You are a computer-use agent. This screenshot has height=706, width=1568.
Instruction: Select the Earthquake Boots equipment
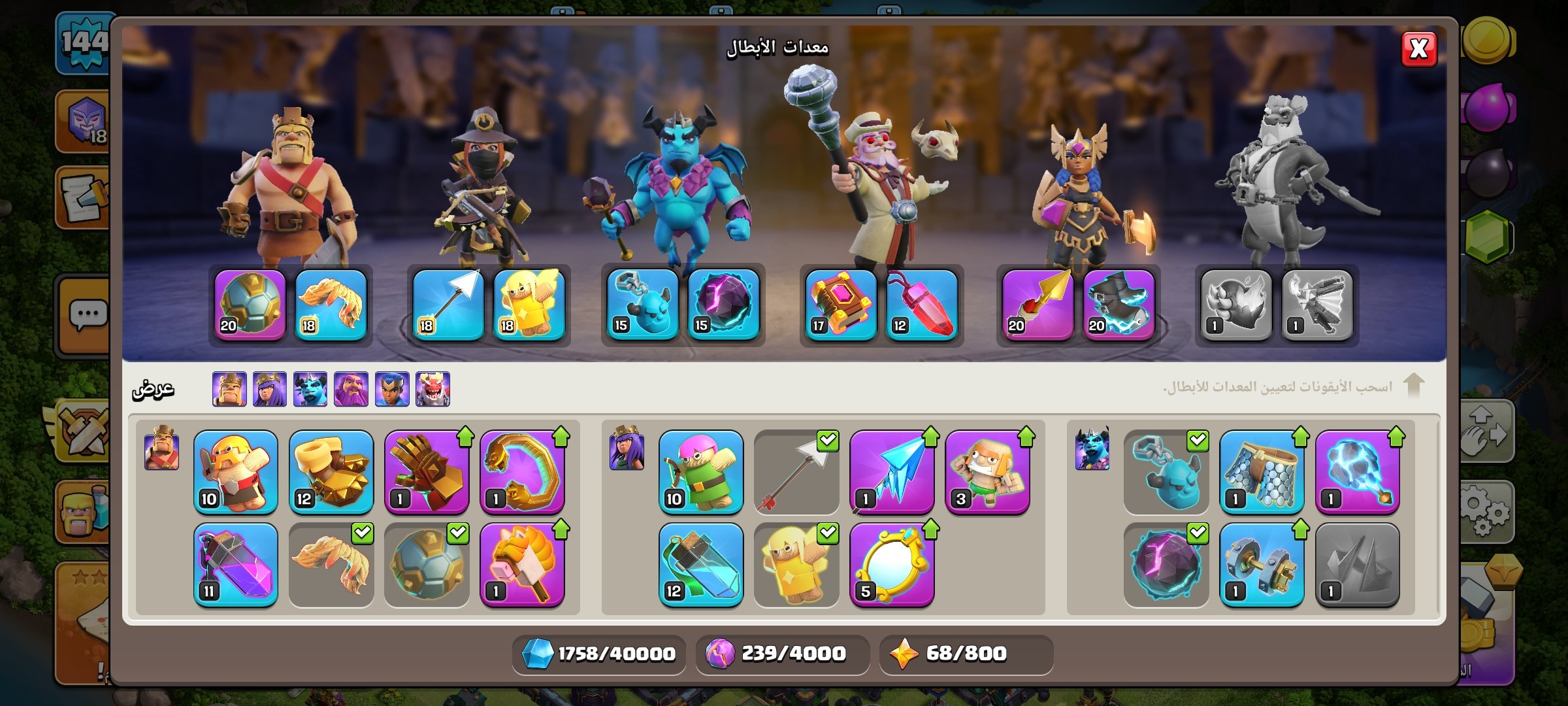click(331, 472)
